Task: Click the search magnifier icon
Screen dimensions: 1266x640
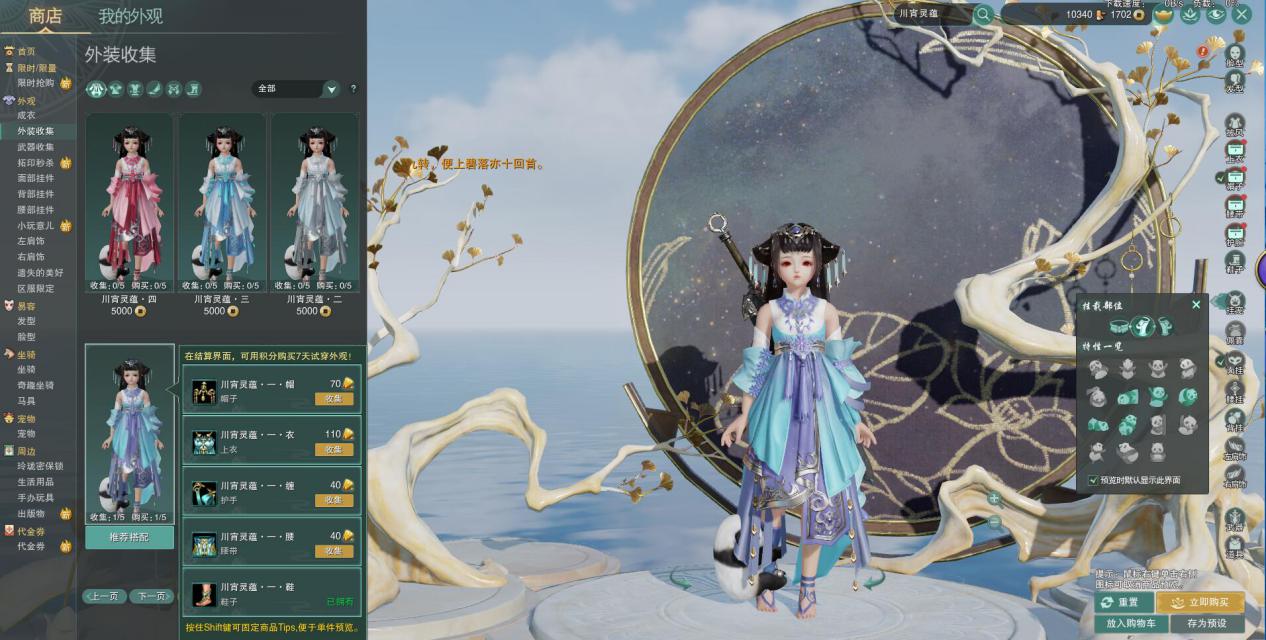Action: [983, 14]
